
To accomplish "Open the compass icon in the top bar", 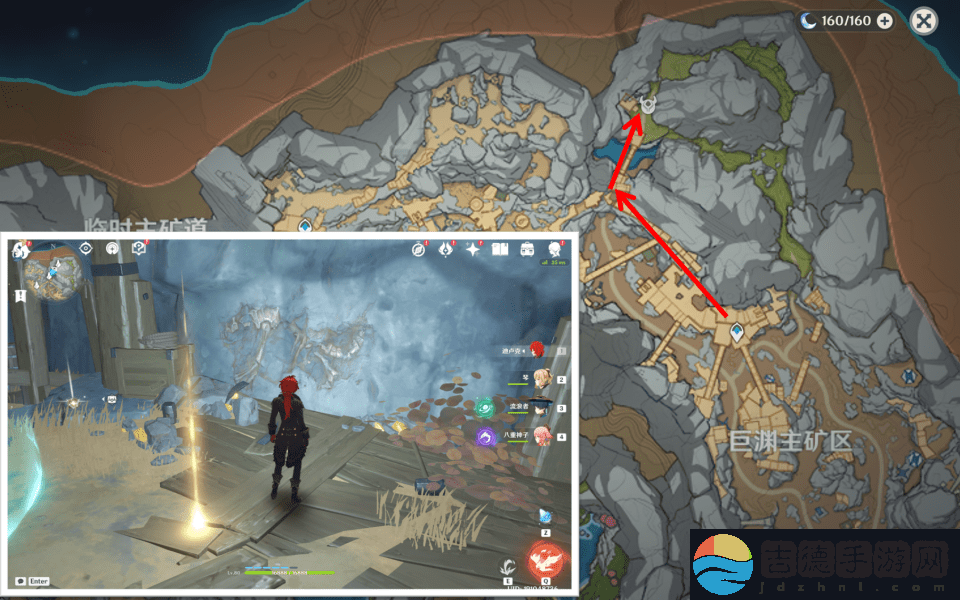I will click(x=419, y=249).
